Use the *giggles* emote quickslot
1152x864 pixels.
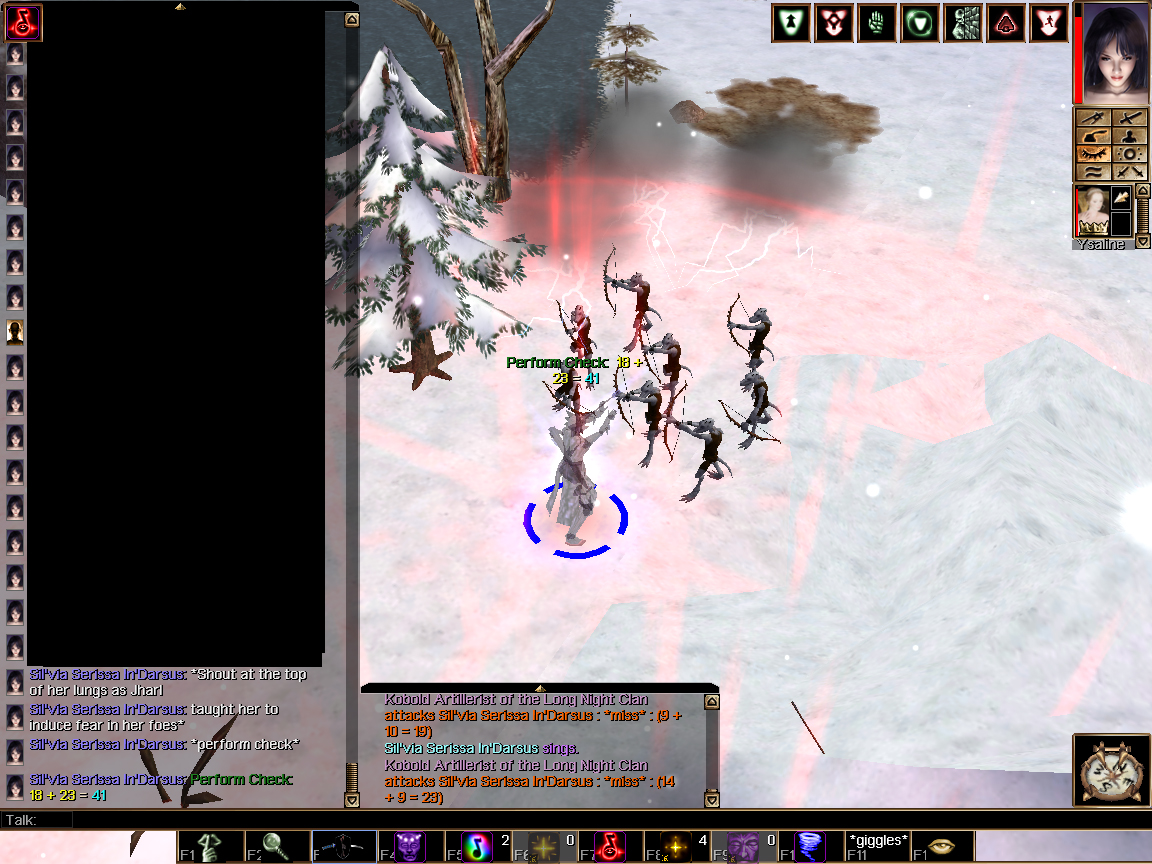(877, 846)
